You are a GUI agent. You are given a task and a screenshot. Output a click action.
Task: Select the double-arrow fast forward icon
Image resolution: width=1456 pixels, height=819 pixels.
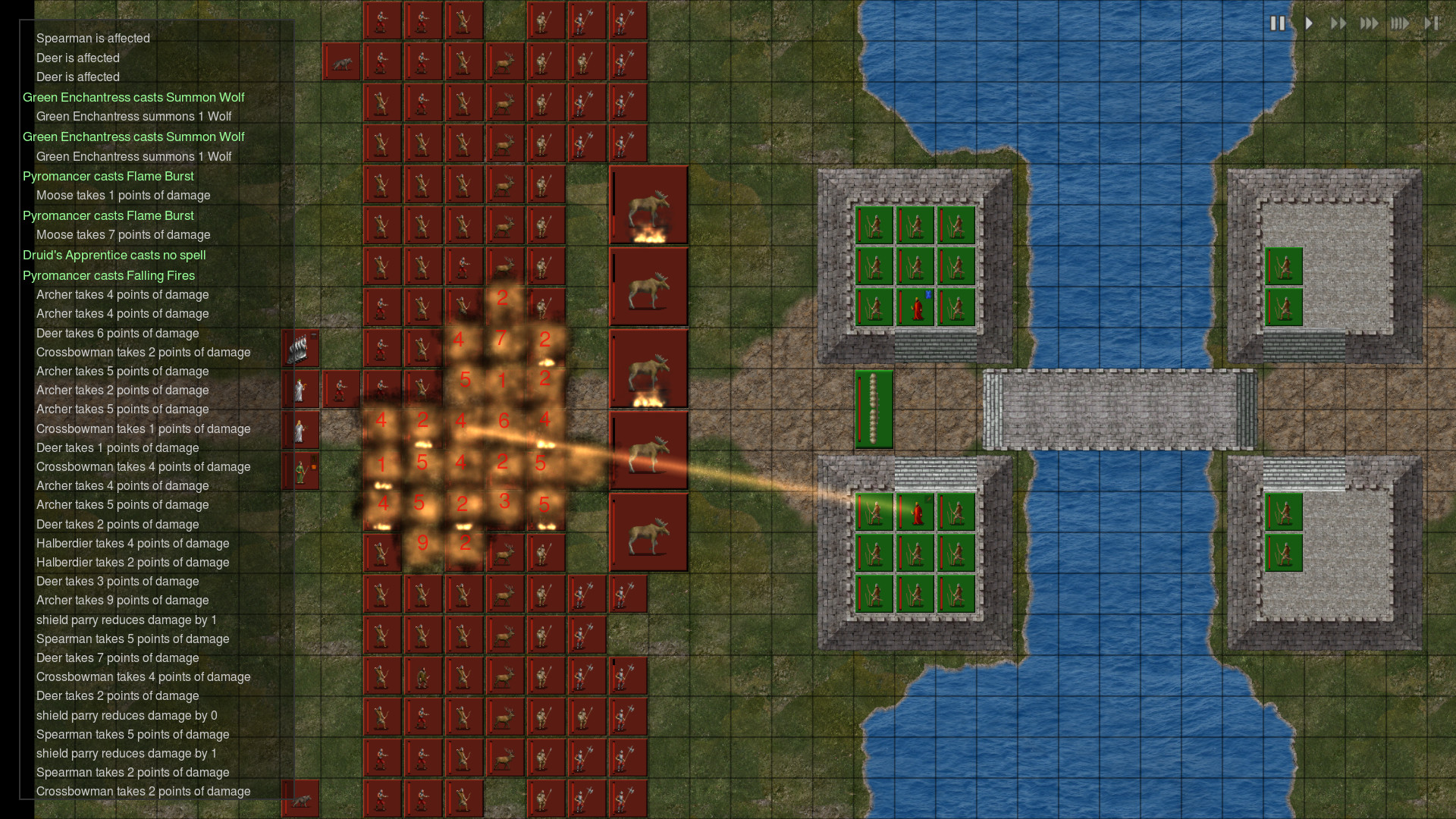click(1339, 24)
